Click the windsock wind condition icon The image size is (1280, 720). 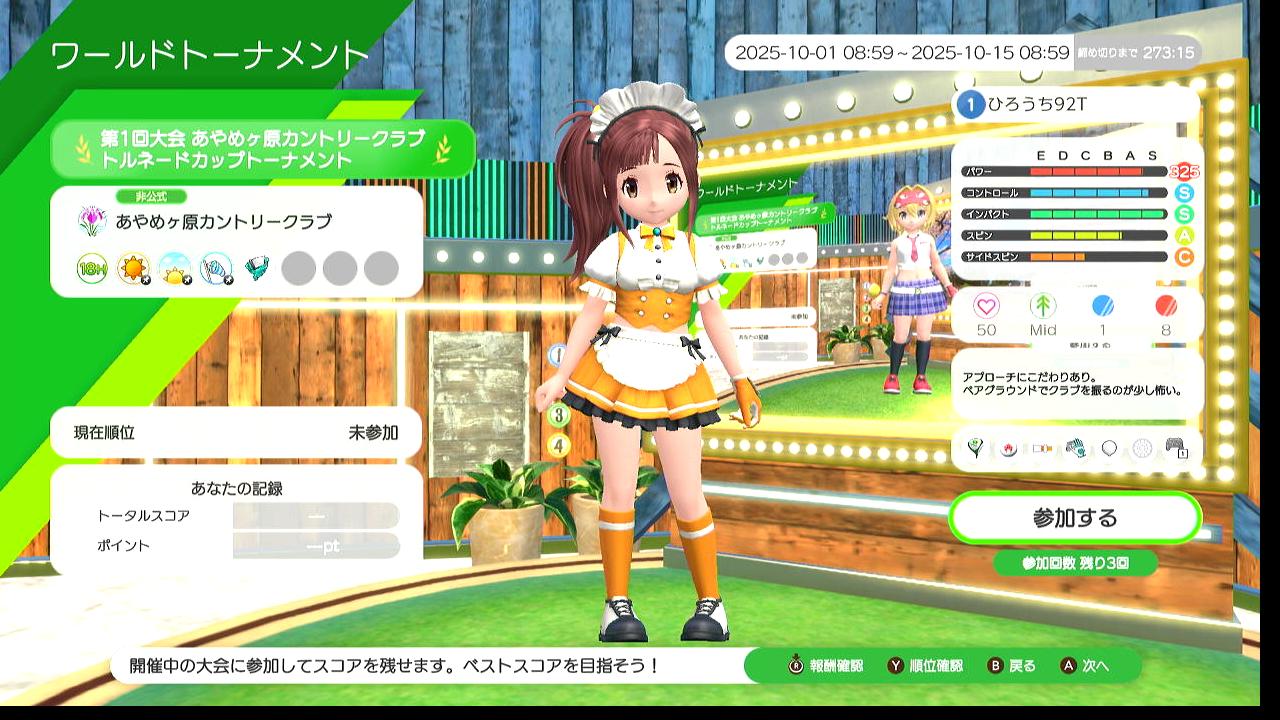(x=215, y=268)
